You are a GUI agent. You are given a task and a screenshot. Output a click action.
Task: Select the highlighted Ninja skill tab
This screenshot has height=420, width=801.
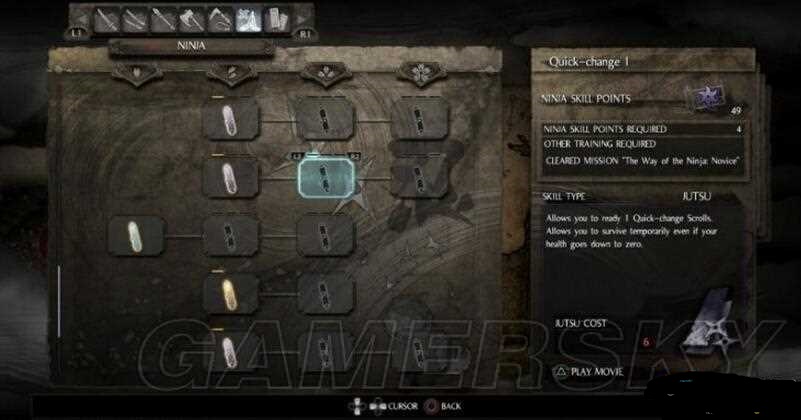(247, 19)
